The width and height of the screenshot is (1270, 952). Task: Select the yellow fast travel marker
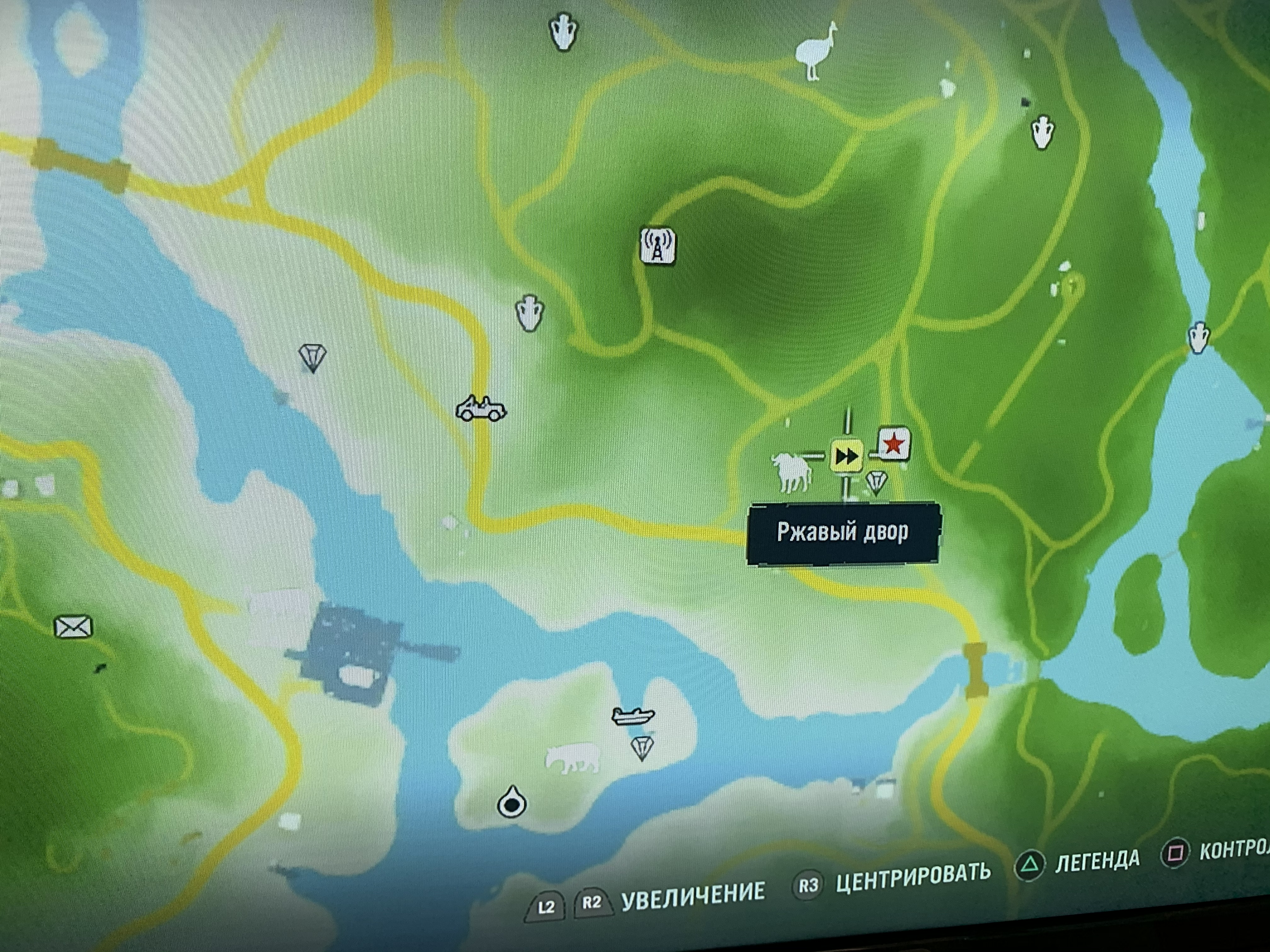coord(847,457)
